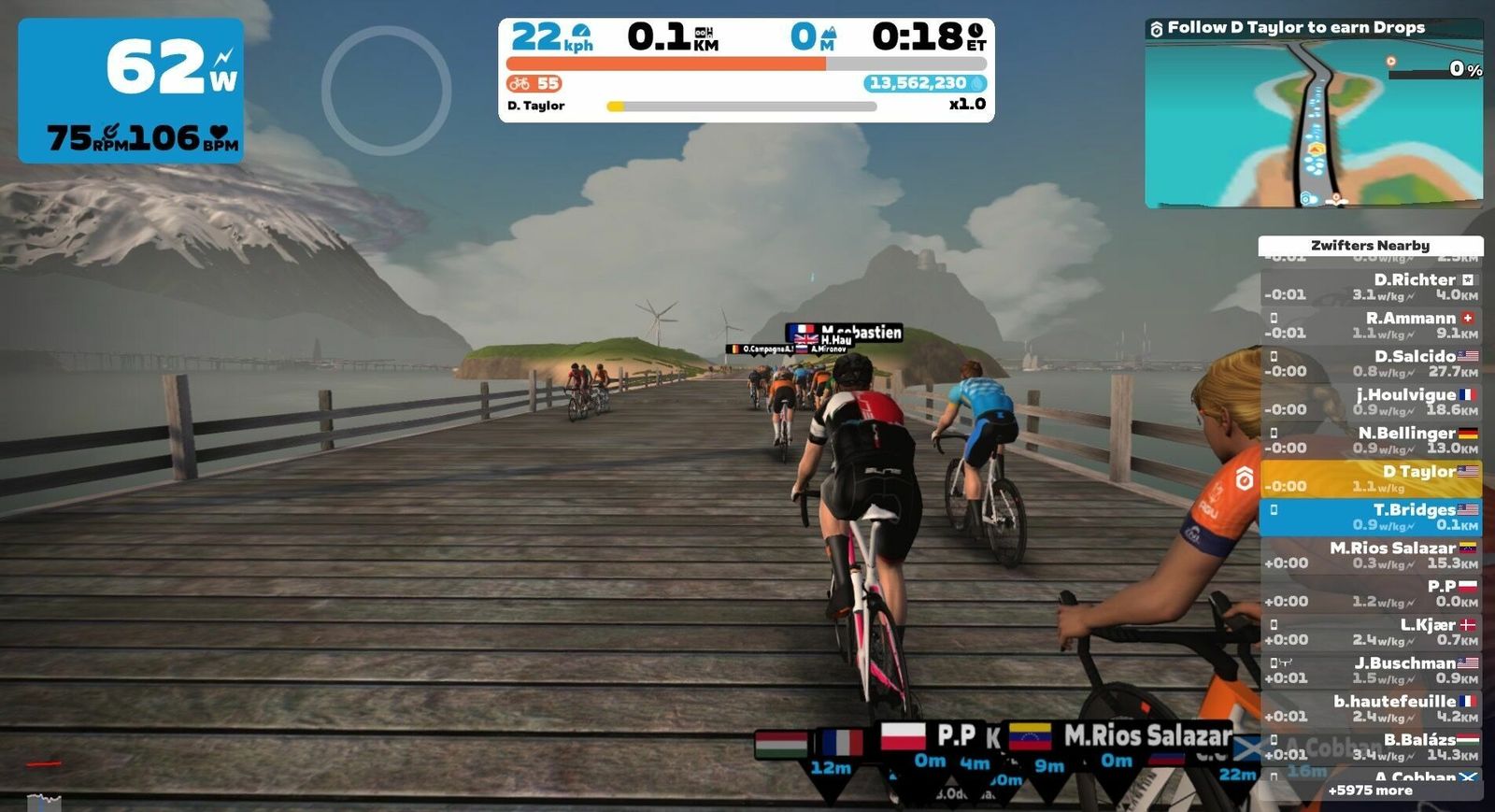
Task: Click the empty power-up ring
Action: pos(387,91)
